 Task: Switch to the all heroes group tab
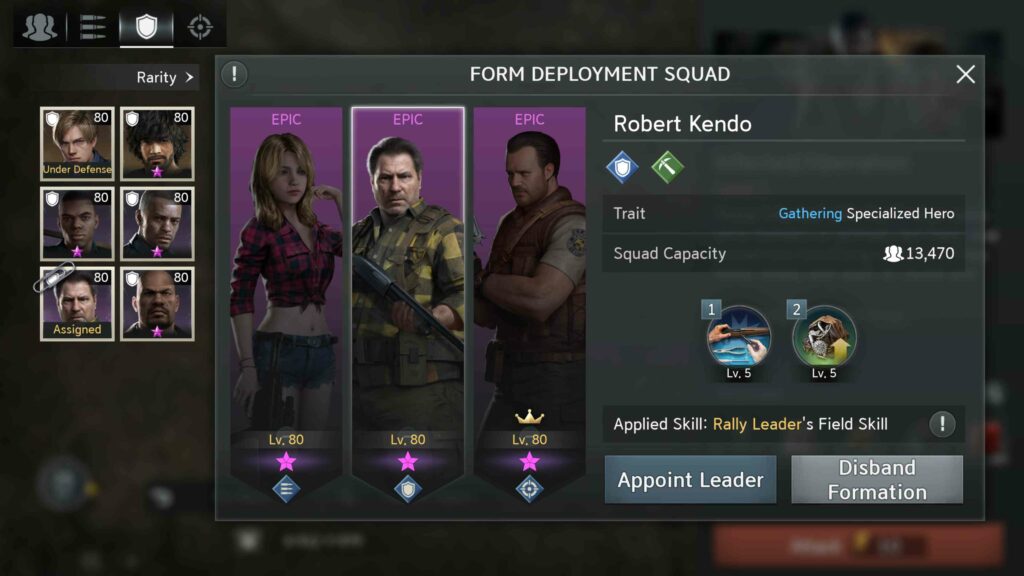point(40,27)
